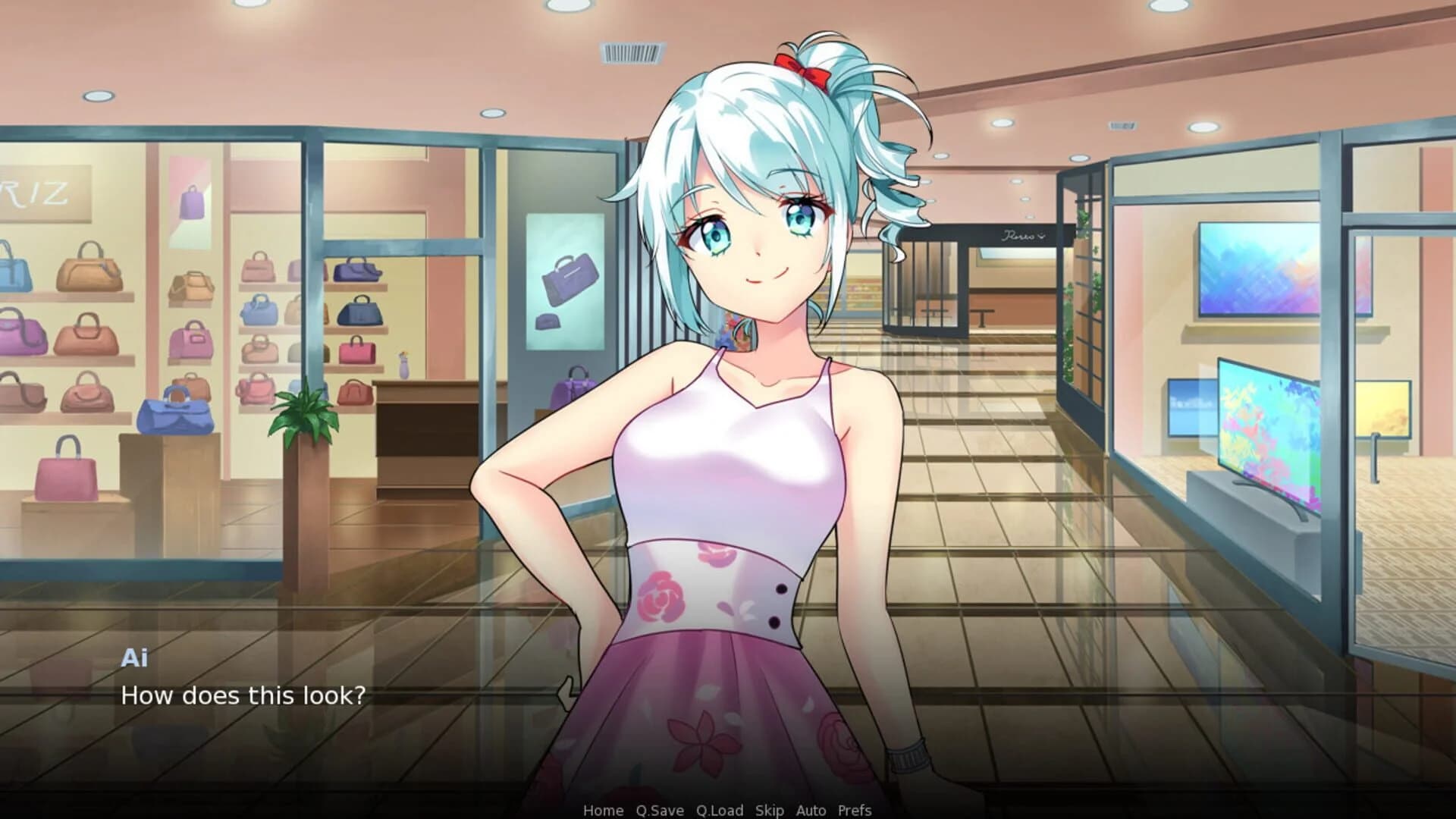Enable Skip mode from the quick menu

click(x=768, y=811)
